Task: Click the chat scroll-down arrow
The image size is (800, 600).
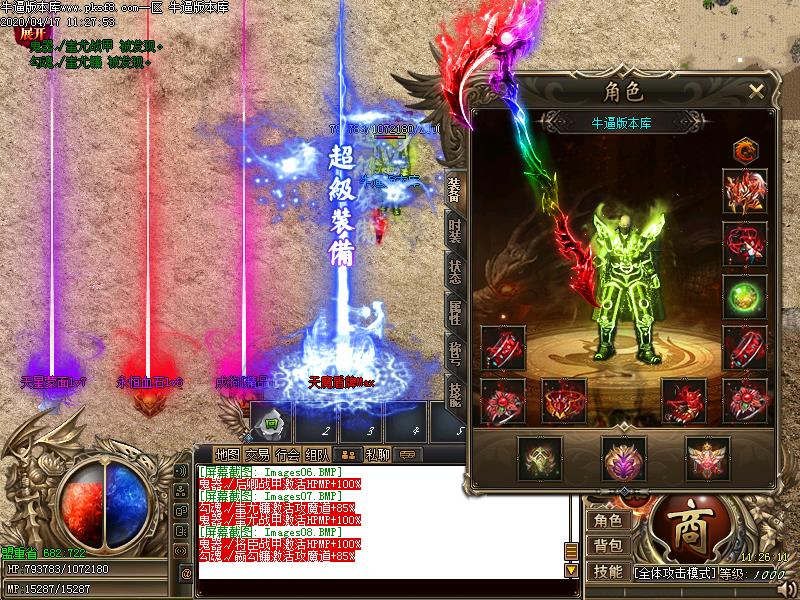Action: point(572,570)
